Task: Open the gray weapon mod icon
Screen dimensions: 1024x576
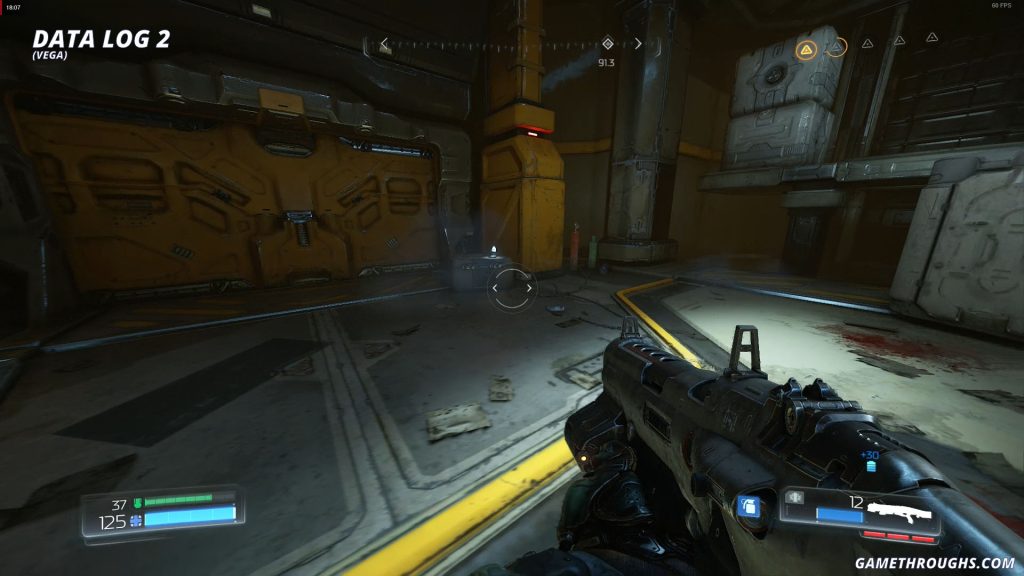Action: [796, 497]
